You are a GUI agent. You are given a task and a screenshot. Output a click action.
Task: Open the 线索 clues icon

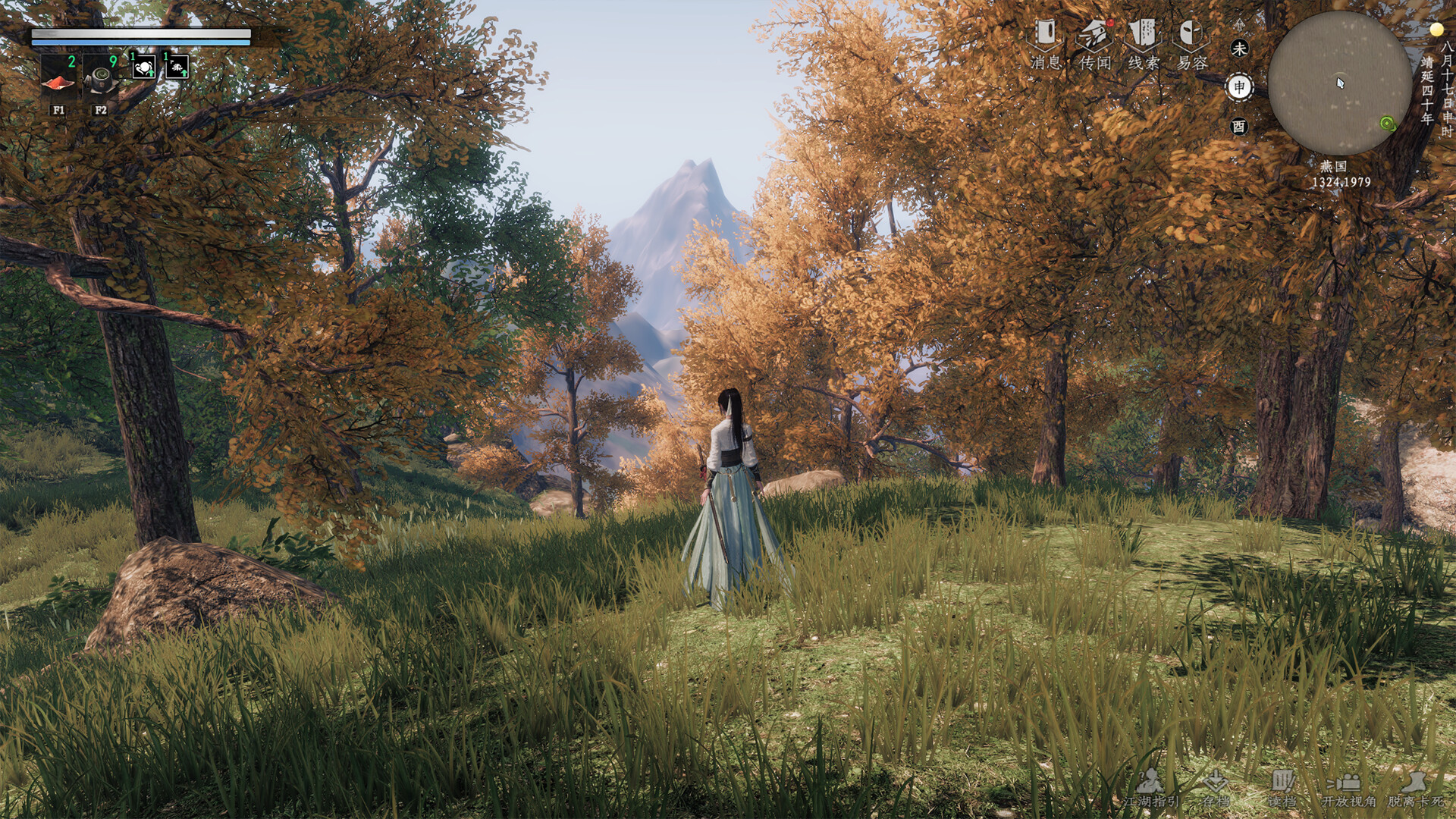coord(1141,34)
